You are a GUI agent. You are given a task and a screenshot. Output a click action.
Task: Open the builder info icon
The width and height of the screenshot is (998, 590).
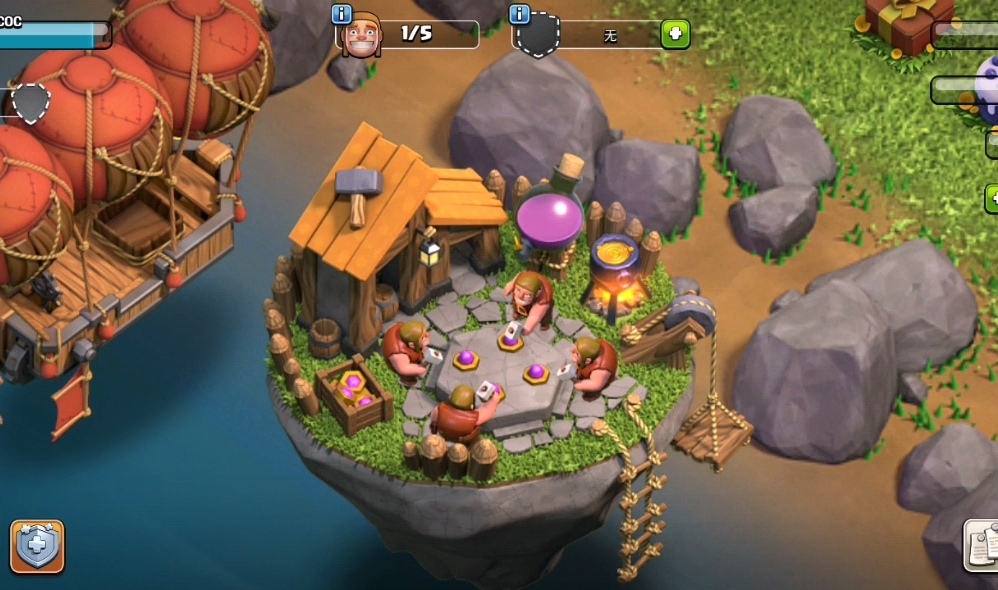tap(341, 13)
